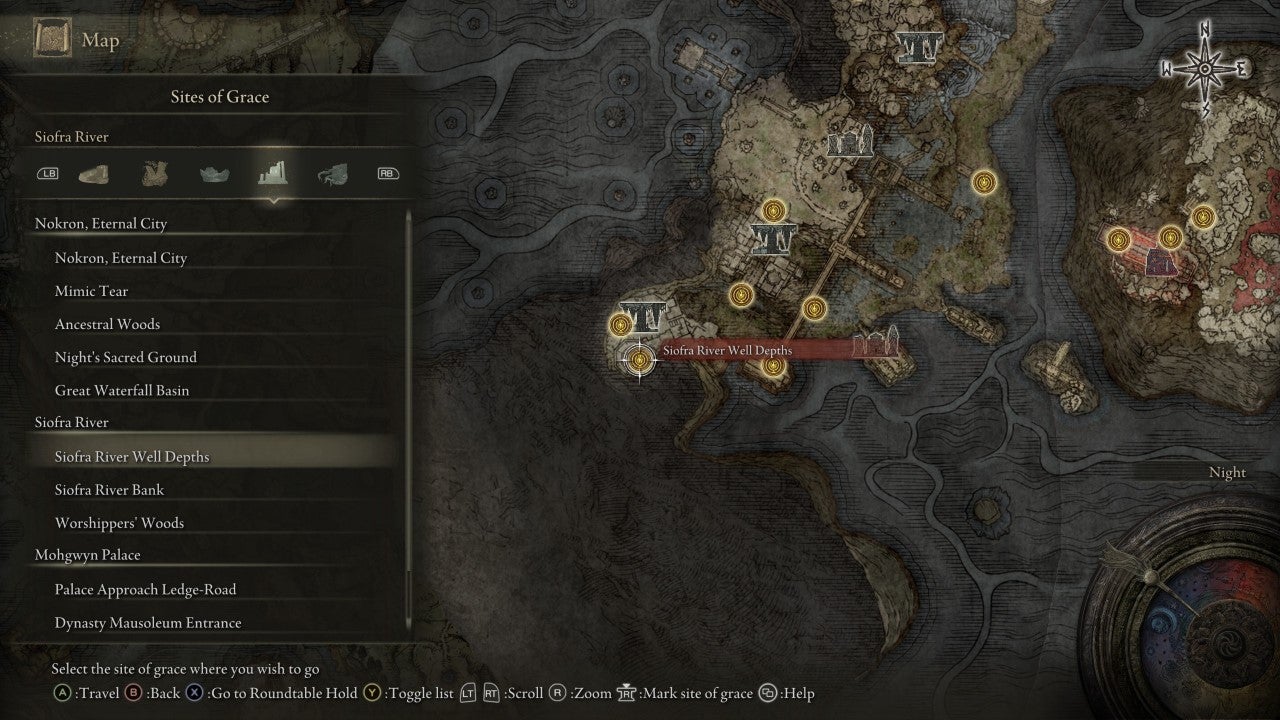Viewport: 1280px width, 720px height.
Task: Select Night's Sacred Ground entry
Action: click(125, 357)
